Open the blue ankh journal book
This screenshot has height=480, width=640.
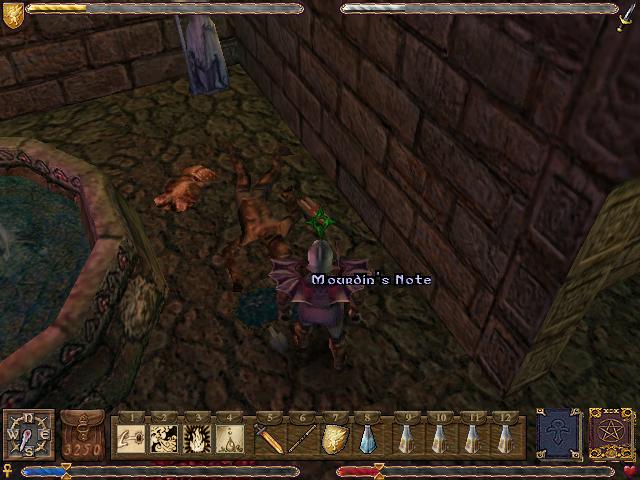556,433
